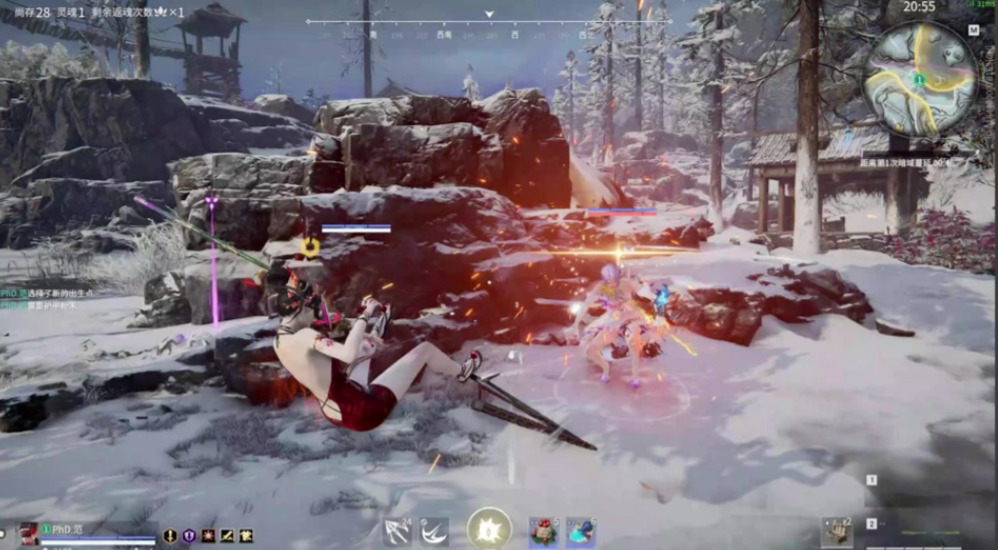Use the red flower healing item
Screen dimensions: 998x550
click(x=544, y=532)
